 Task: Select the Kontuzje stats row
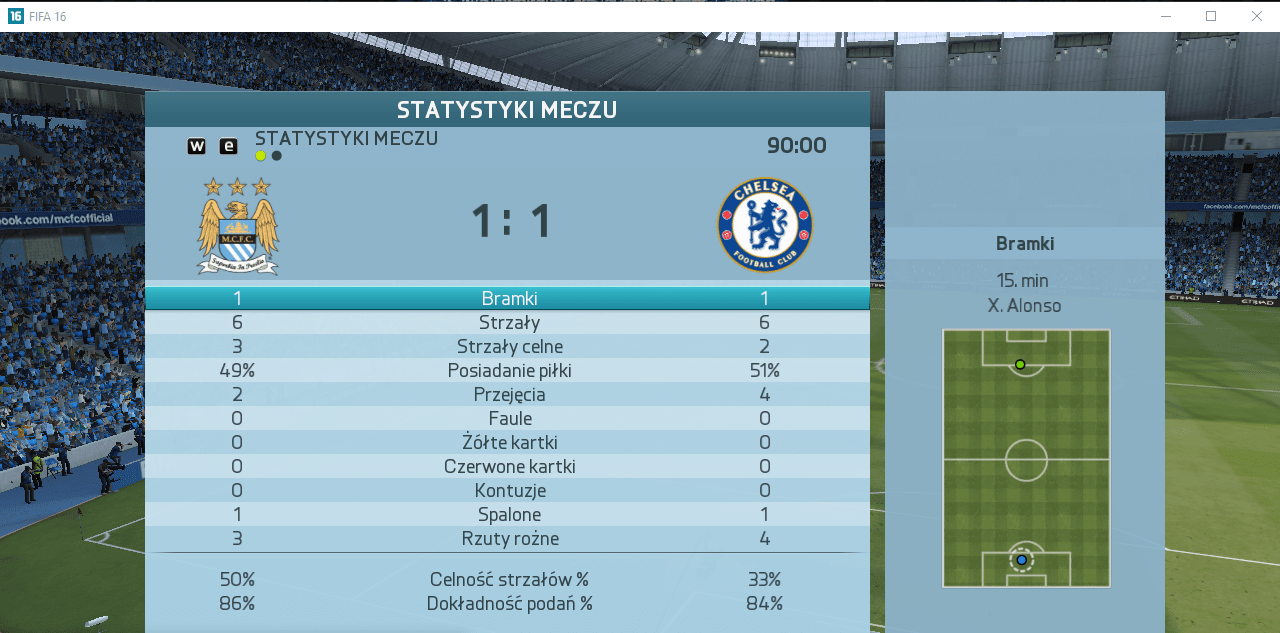(508, 490)
